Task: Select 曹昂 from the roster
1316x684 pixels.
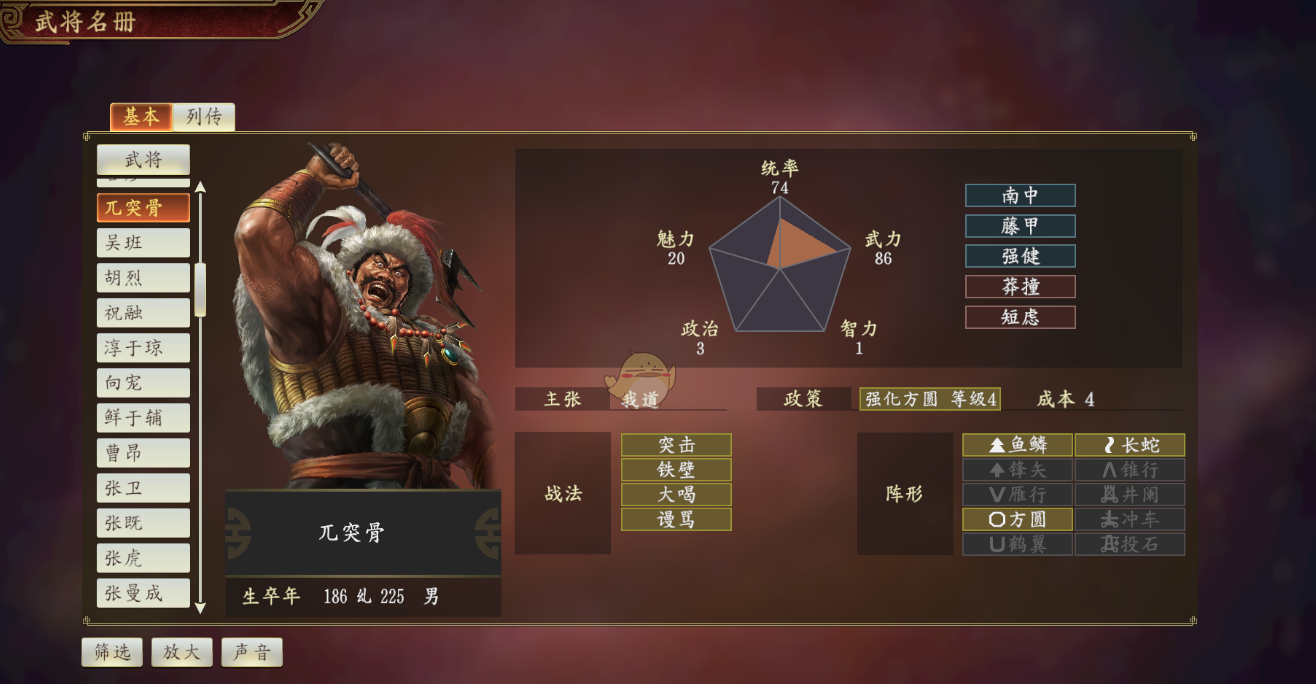Action: [x=143, y=453]
